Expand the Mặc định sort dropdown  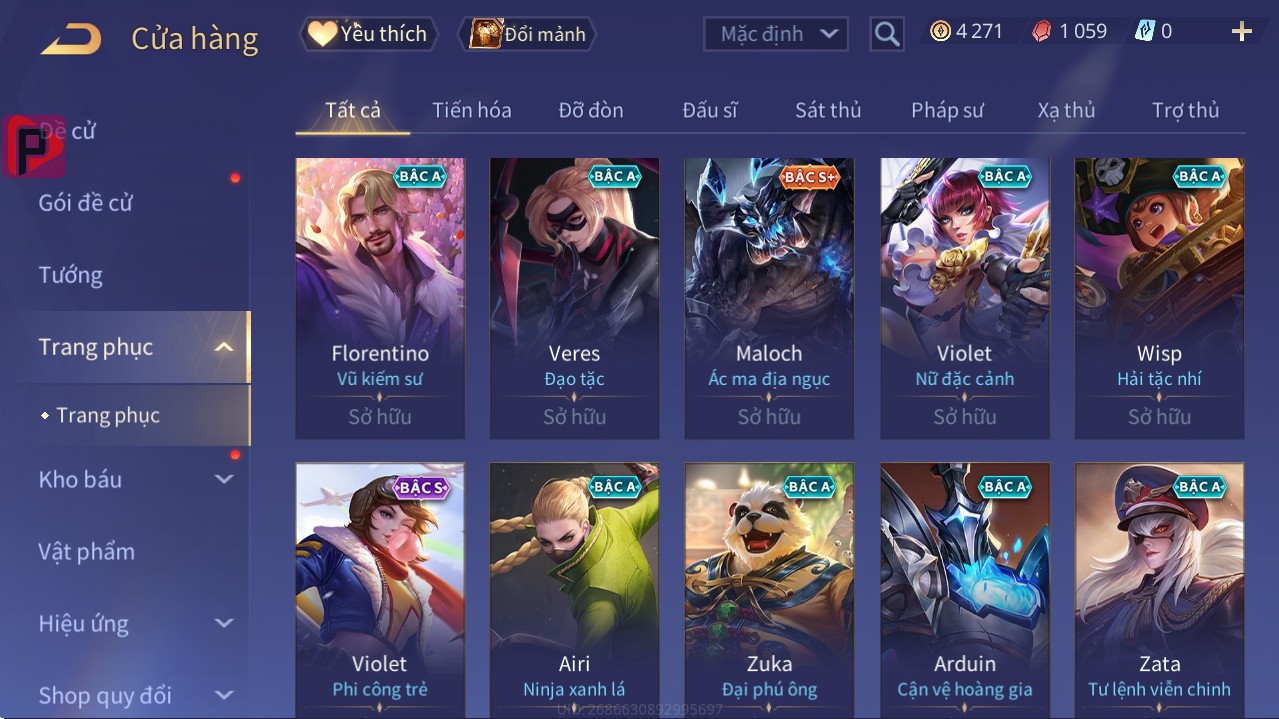coord(776,34)
